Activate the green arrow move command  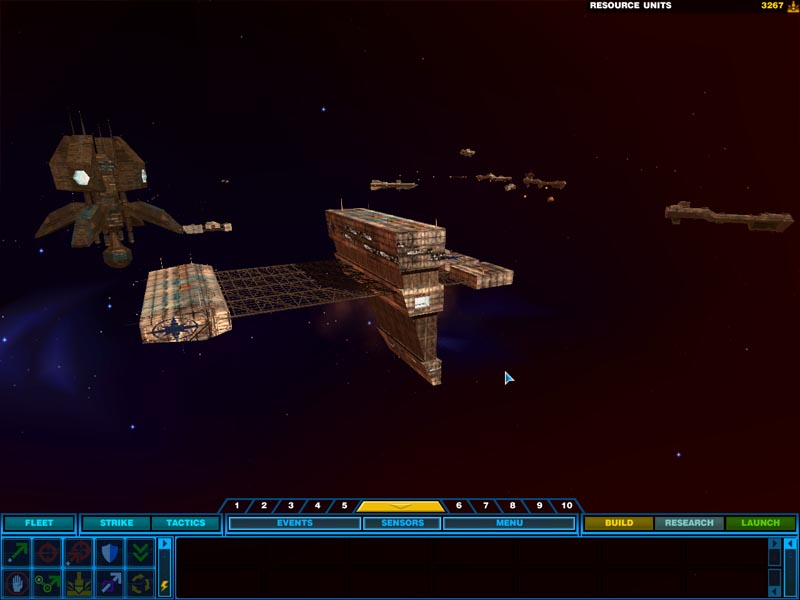17,552
